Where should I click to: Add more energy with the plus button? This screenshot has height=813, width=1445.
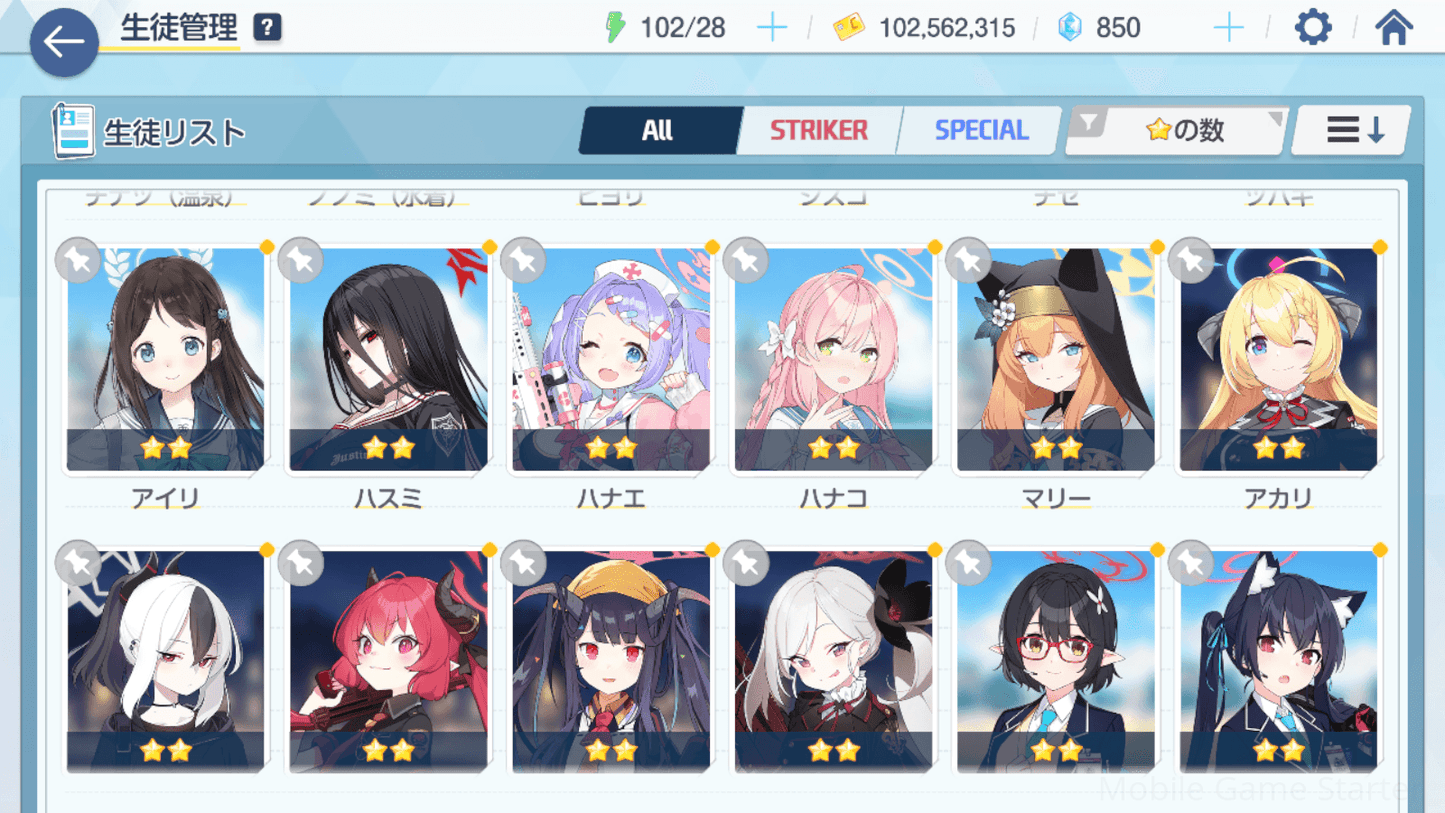[772, 28]
